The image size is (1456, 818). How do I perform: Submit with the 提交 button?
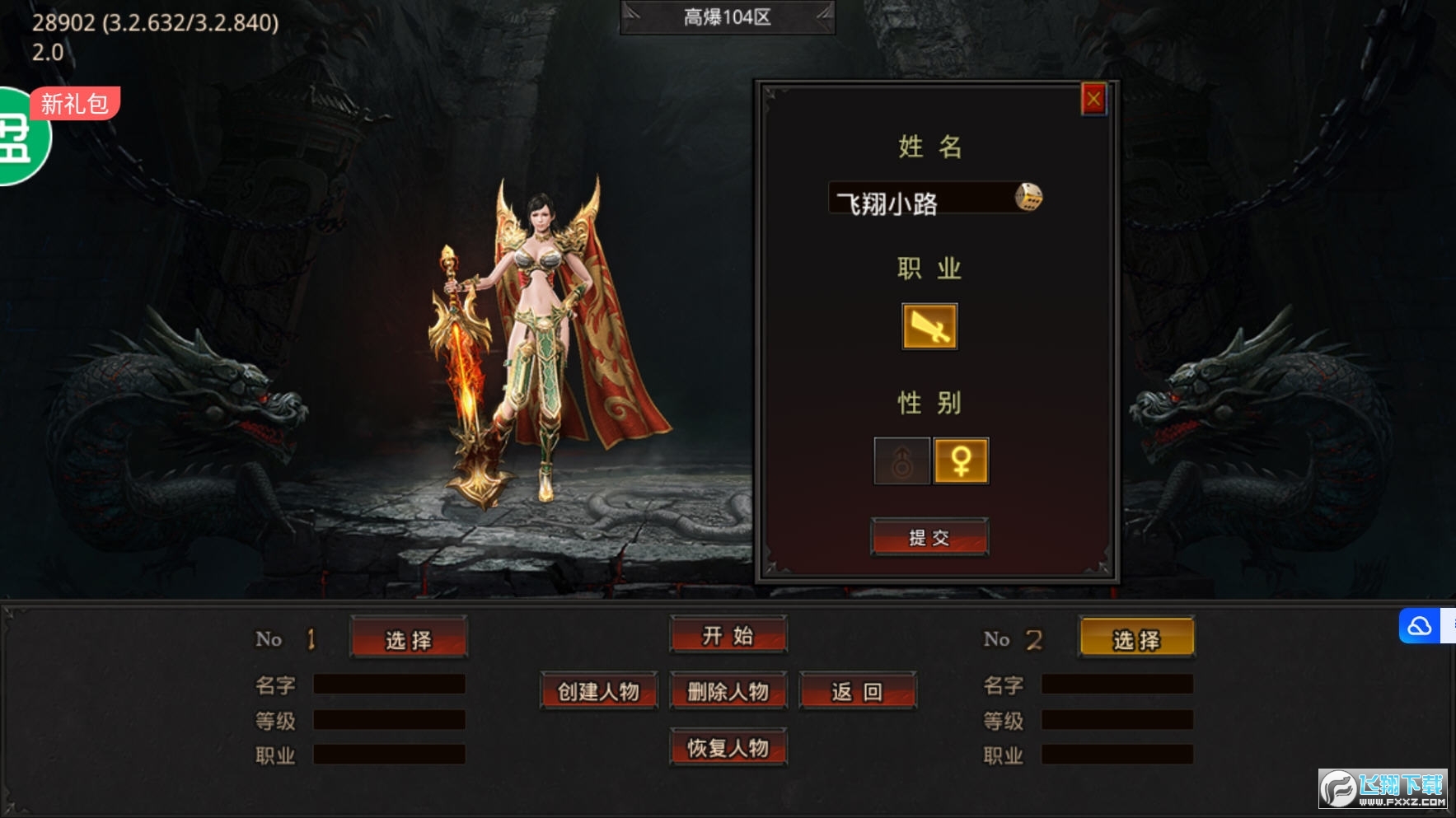point(929,538)
